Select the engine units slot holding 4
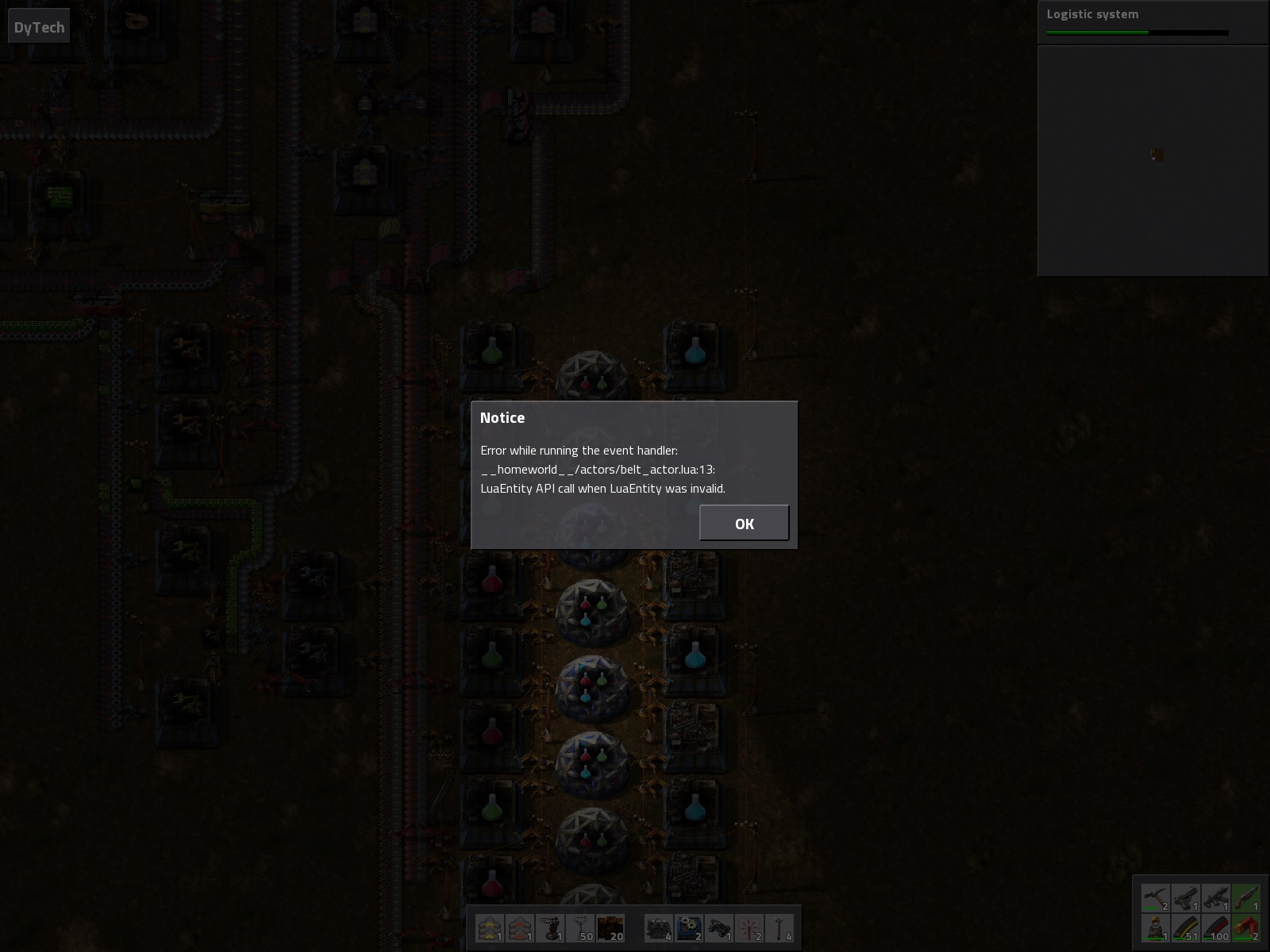Viewport: 1270px width, 952px height. point(659,927)
